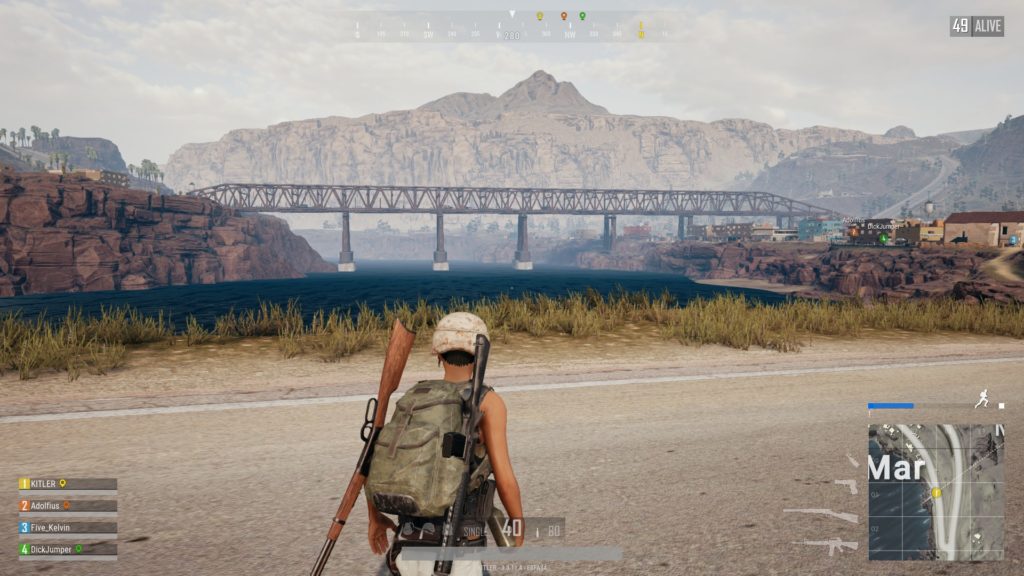Screen dimensions: 1024x576
Task: Select teammate 4 row in the squad list
Action: 67,549
